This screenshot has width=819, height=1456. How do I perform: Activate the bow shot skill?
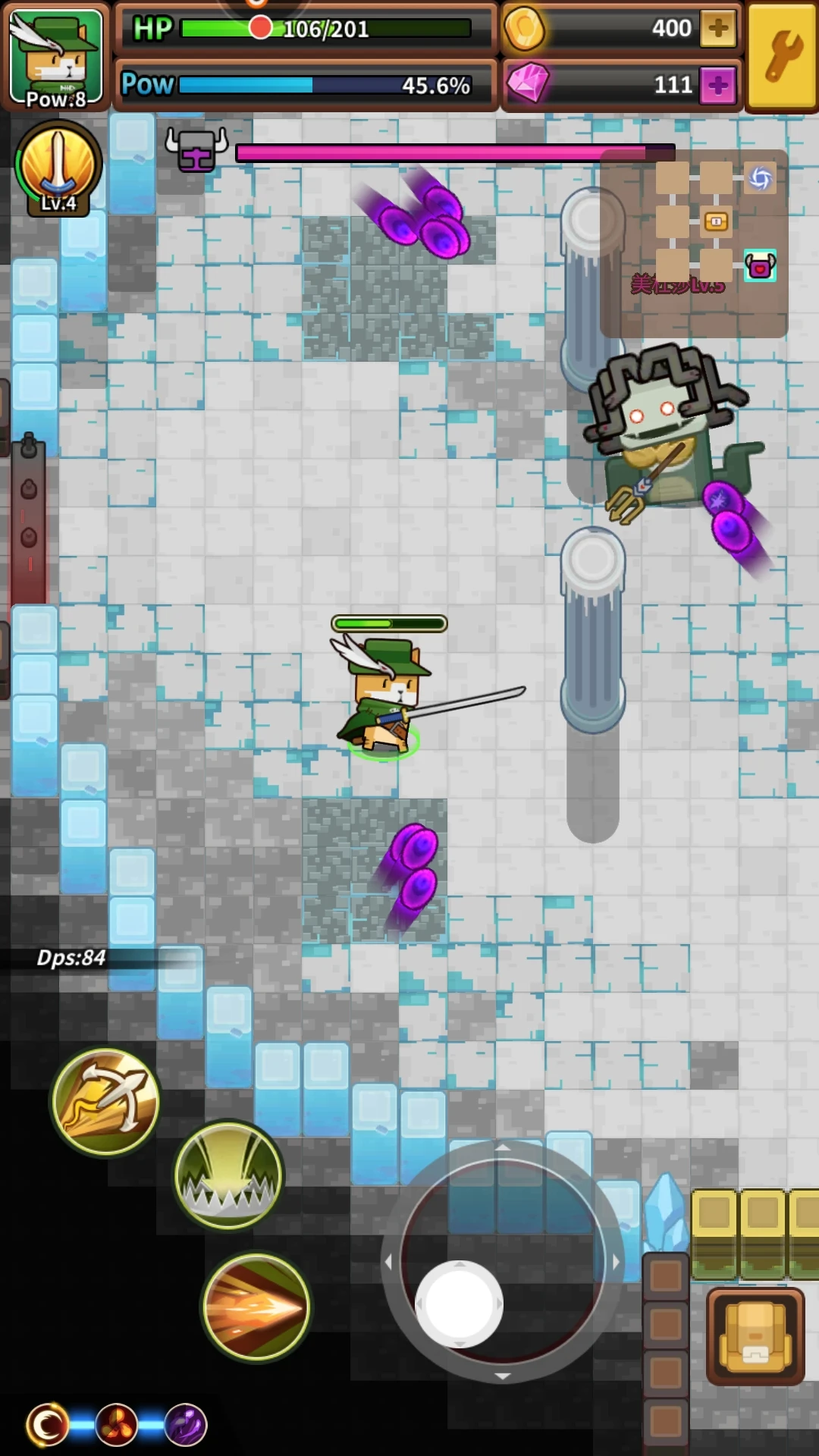pos(105,1101)
